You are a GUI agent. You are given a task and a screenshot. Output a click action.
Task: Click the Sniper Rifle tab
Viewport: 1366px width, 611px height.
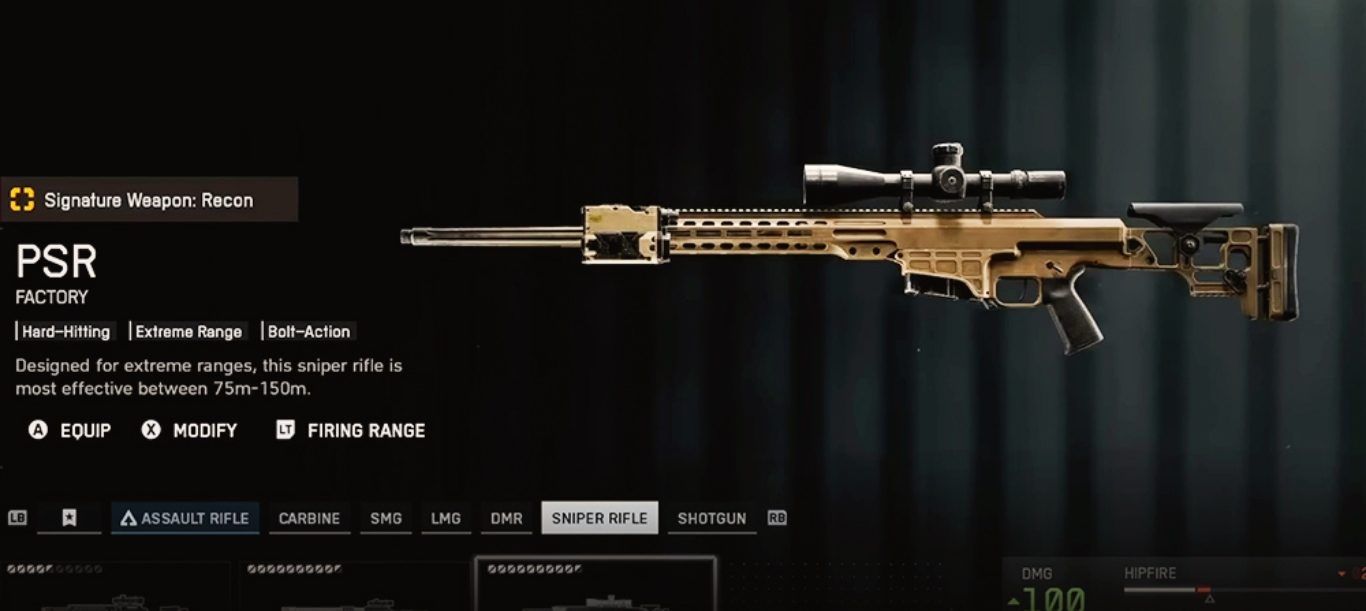coord(599,518)
